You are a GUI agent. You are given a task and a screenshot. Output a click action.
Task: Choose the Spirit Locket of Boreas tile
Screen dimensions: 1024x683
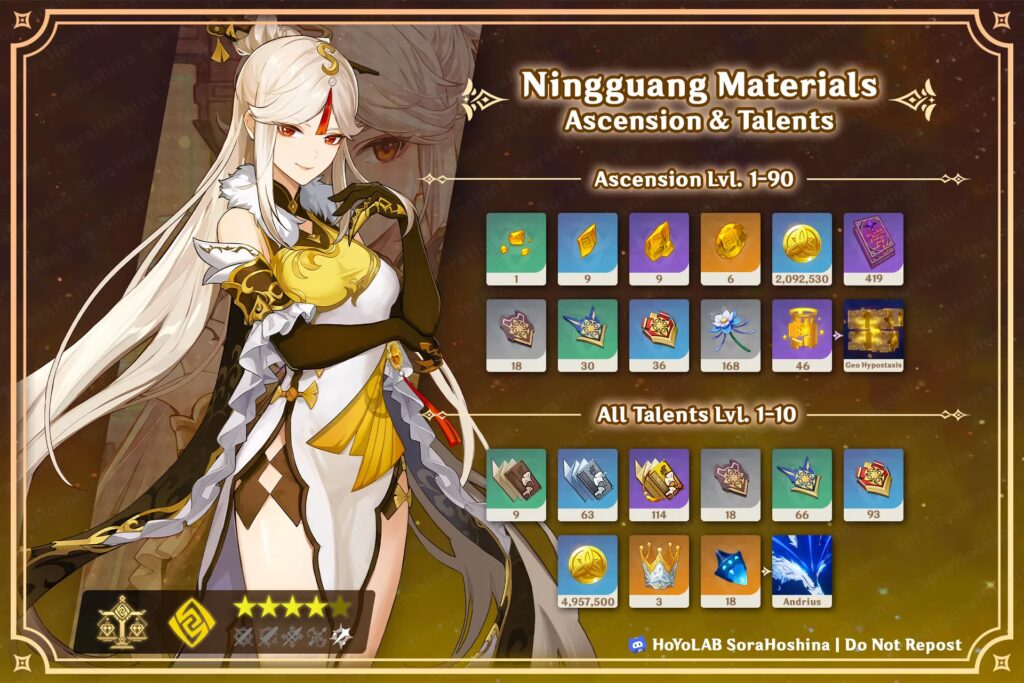730,571
